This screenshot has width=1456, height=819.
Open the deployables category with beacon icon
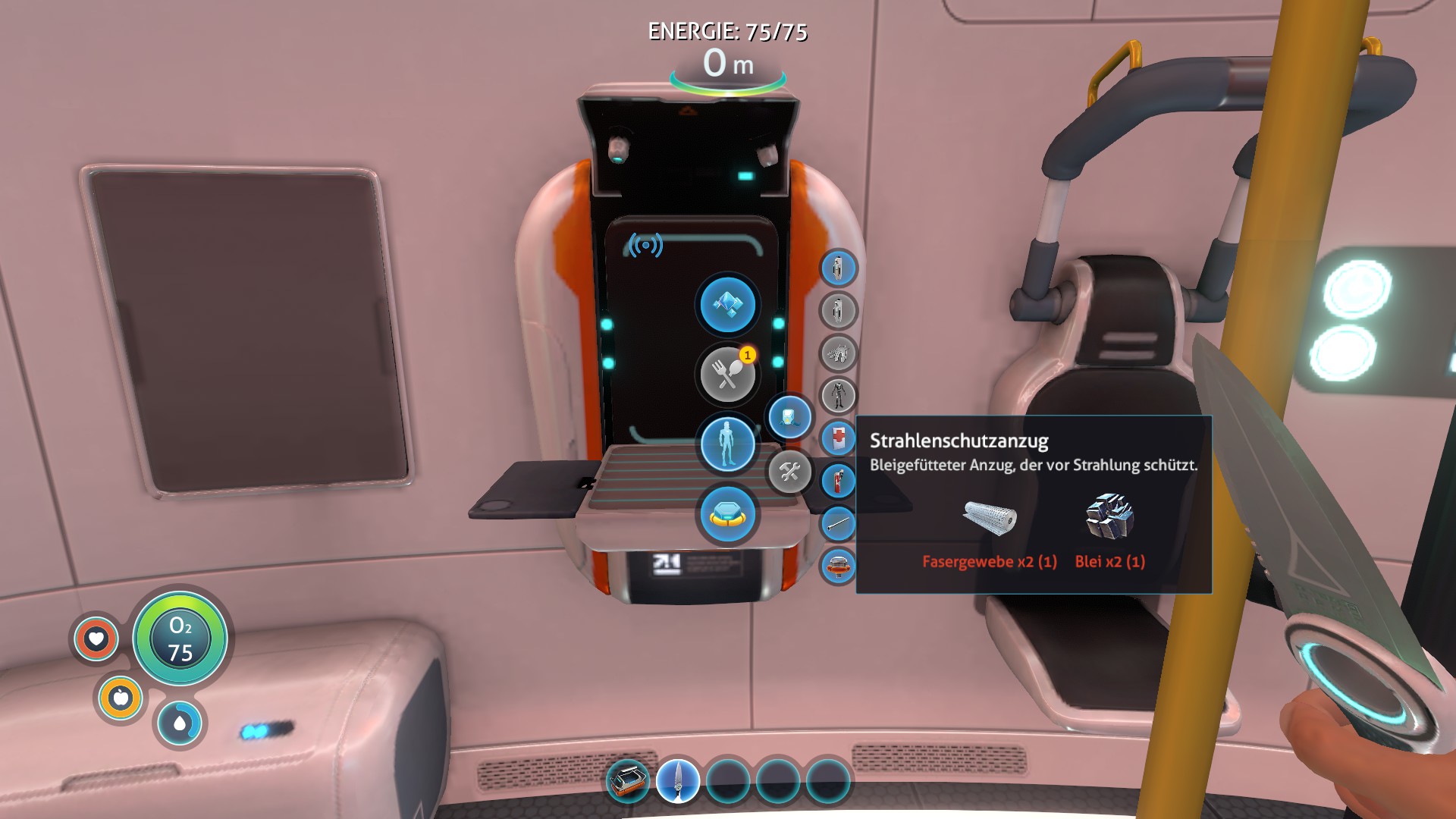[726, 514]
